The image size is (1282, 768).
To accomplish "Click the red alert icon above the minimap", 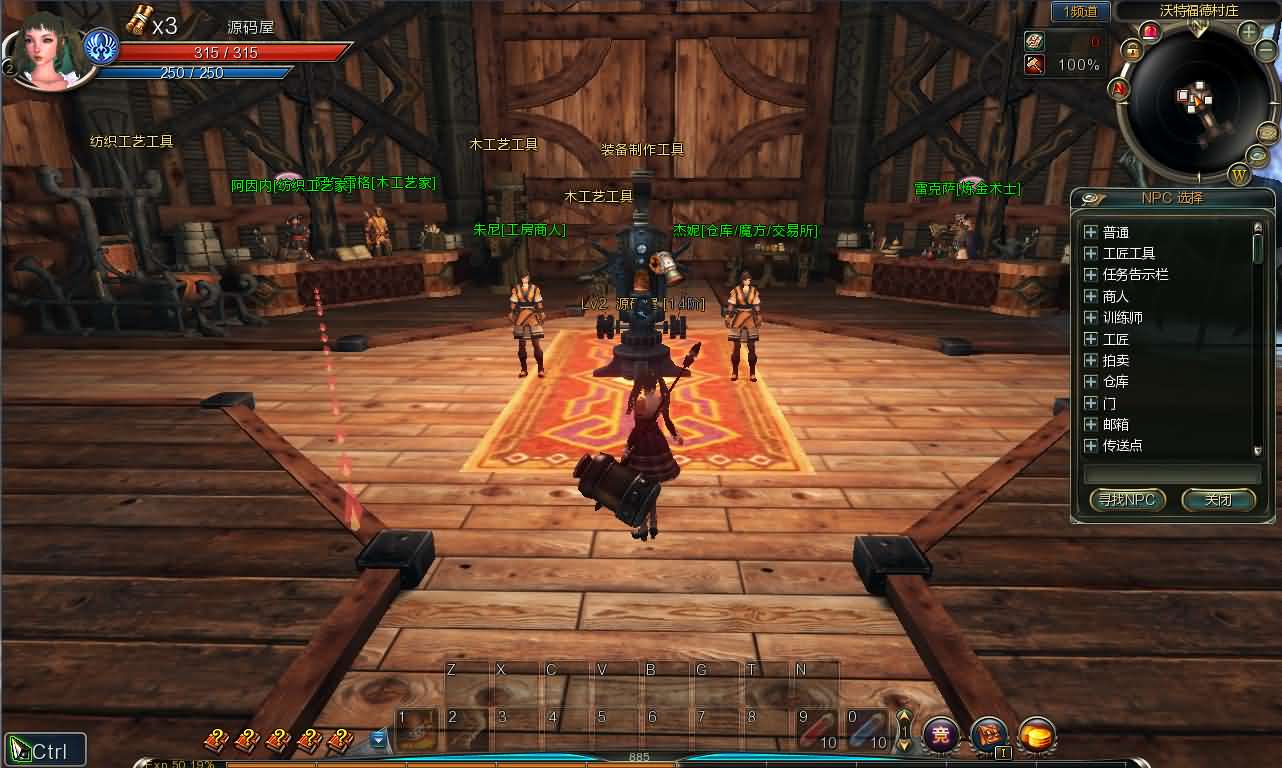I will pos(1151,31).
